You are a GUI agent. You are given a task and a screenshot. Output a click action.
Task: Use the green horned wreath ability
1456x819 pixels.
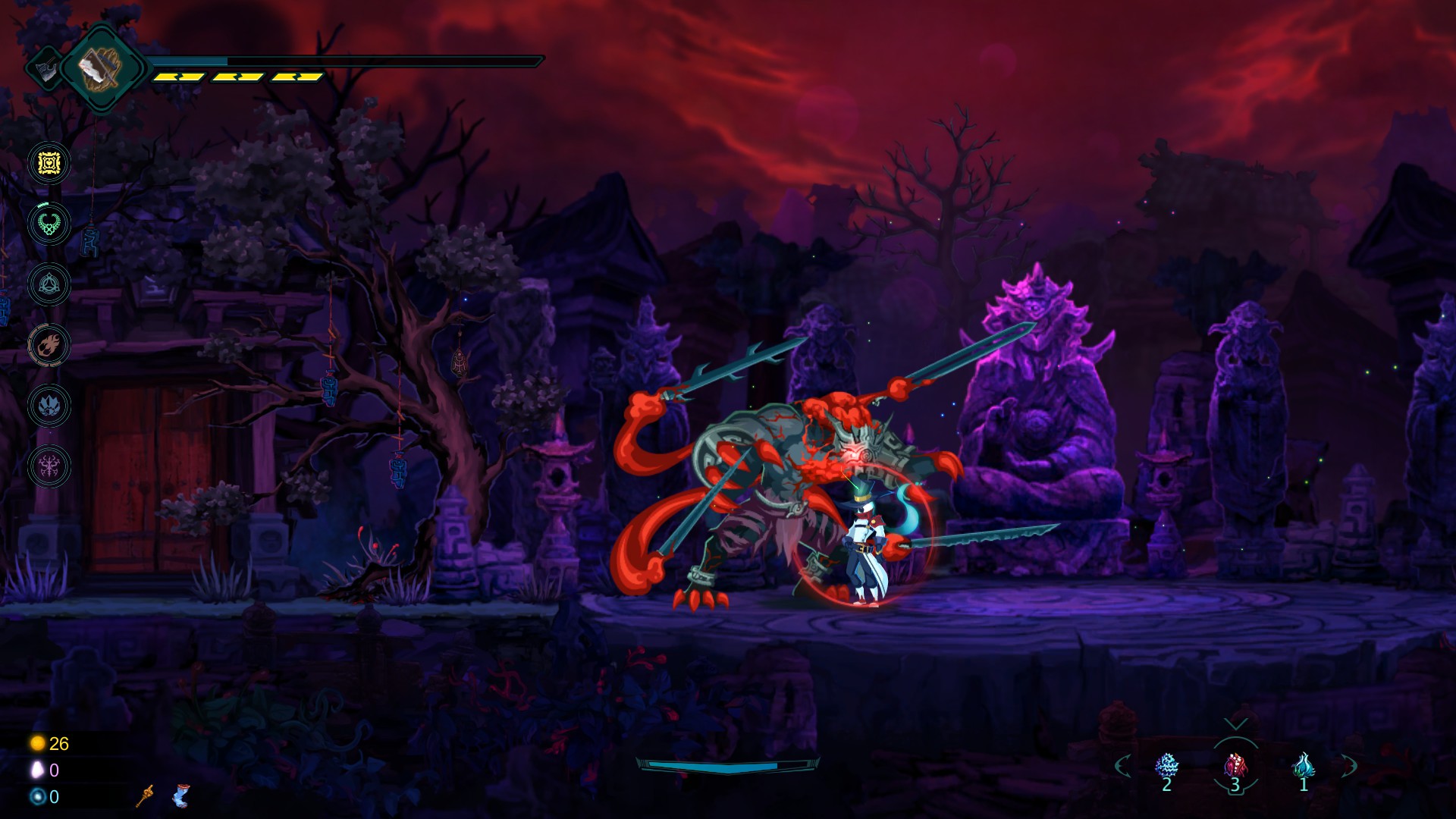[x=49, y=224]
